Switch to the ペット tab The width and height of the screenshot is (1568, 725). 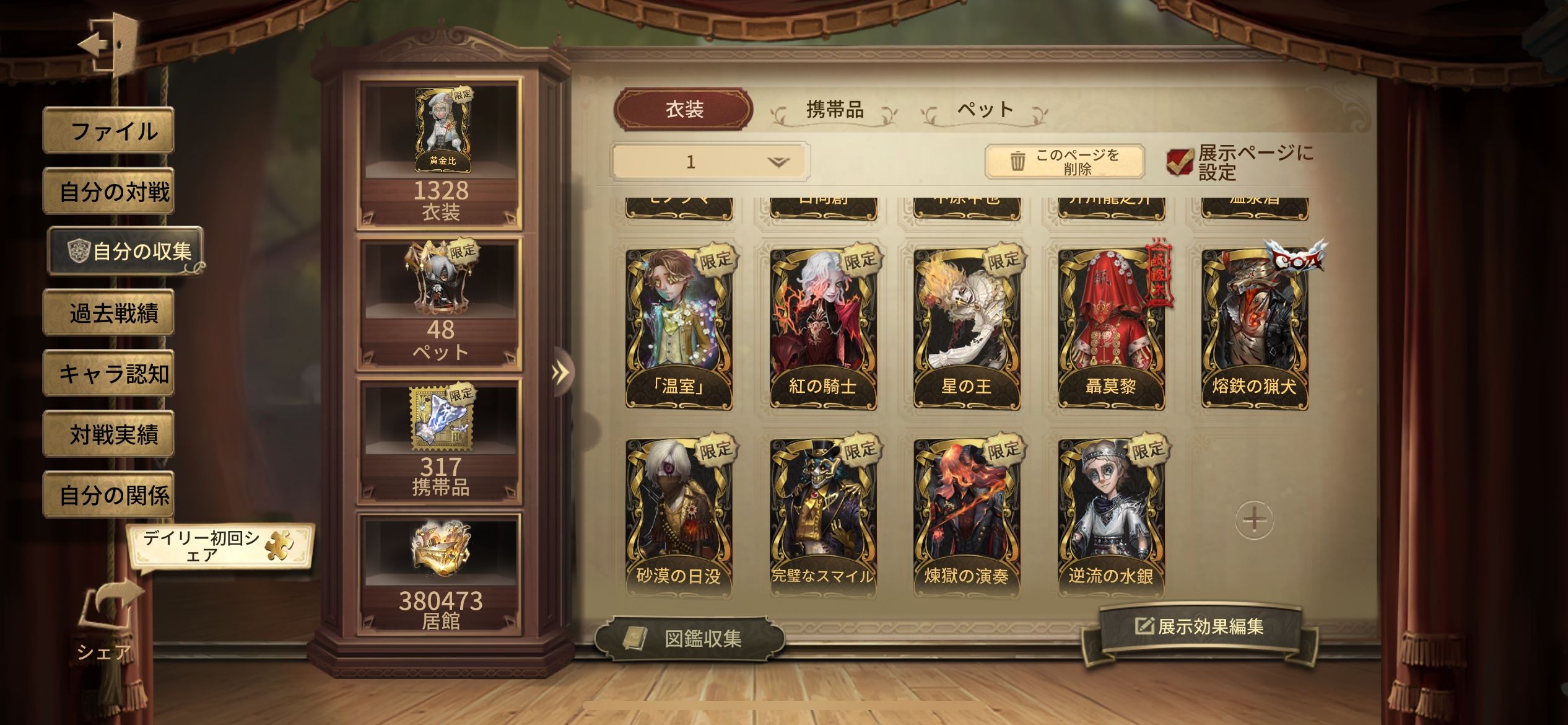coord(985,110)
